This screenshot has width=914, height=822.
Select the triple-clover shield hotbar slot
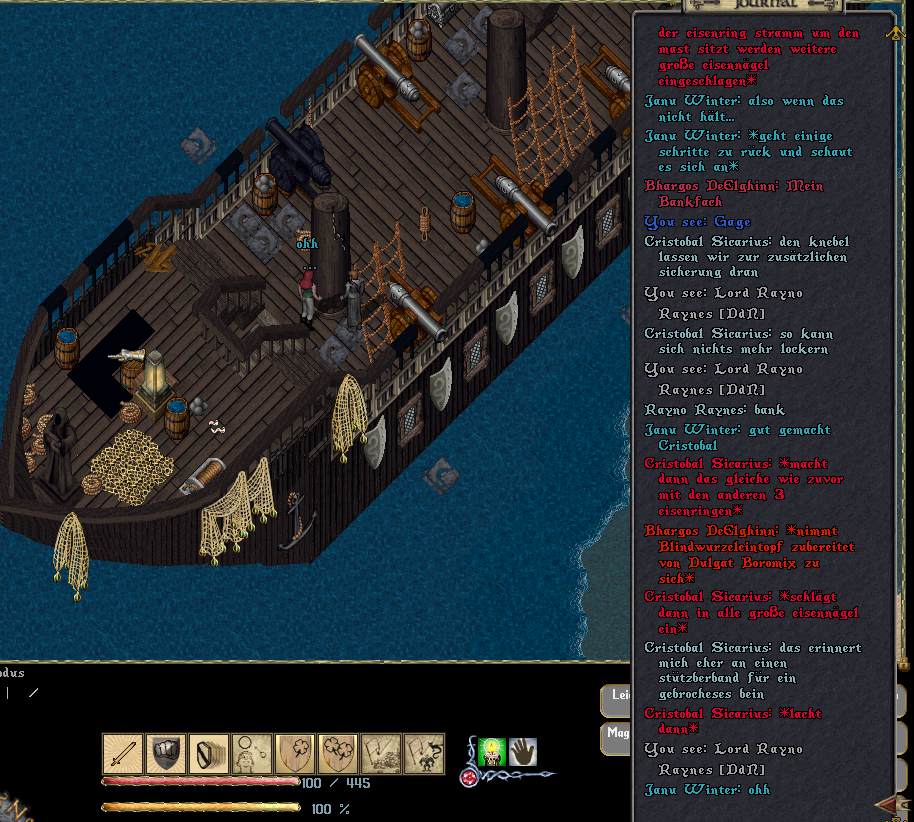click(338, 754)
